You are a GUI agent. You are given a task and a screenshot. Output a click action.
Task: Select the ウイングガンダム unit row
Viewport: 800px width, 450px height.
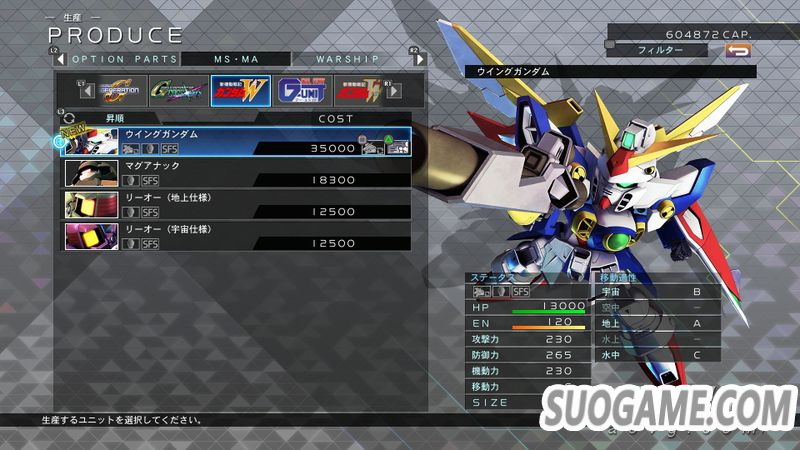(237, 141)
